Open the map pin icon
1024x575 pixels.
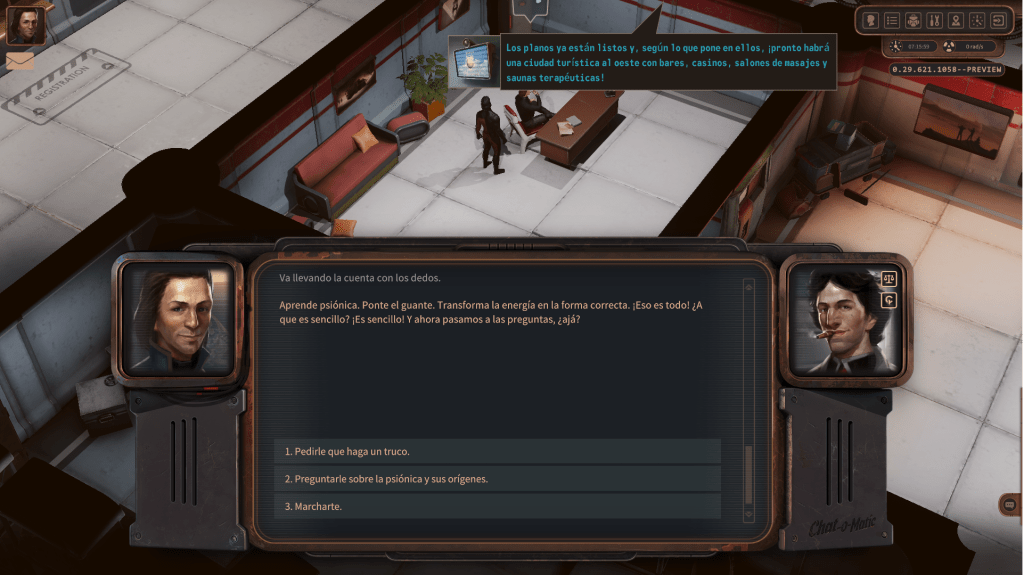pos(955,20)
